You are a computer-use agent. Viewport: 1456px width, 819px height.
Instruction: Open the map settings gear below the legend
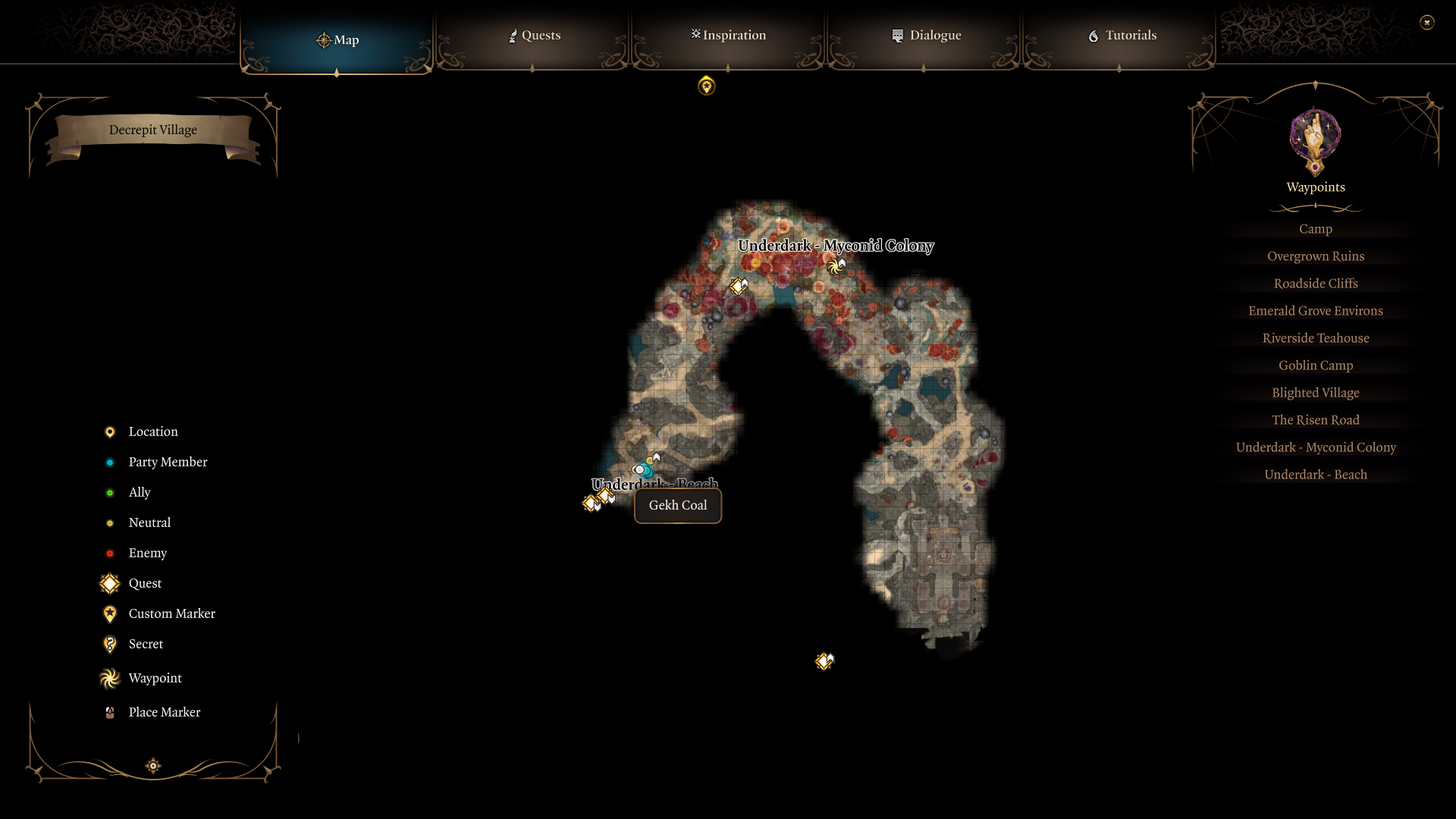(x=152, y=766)
